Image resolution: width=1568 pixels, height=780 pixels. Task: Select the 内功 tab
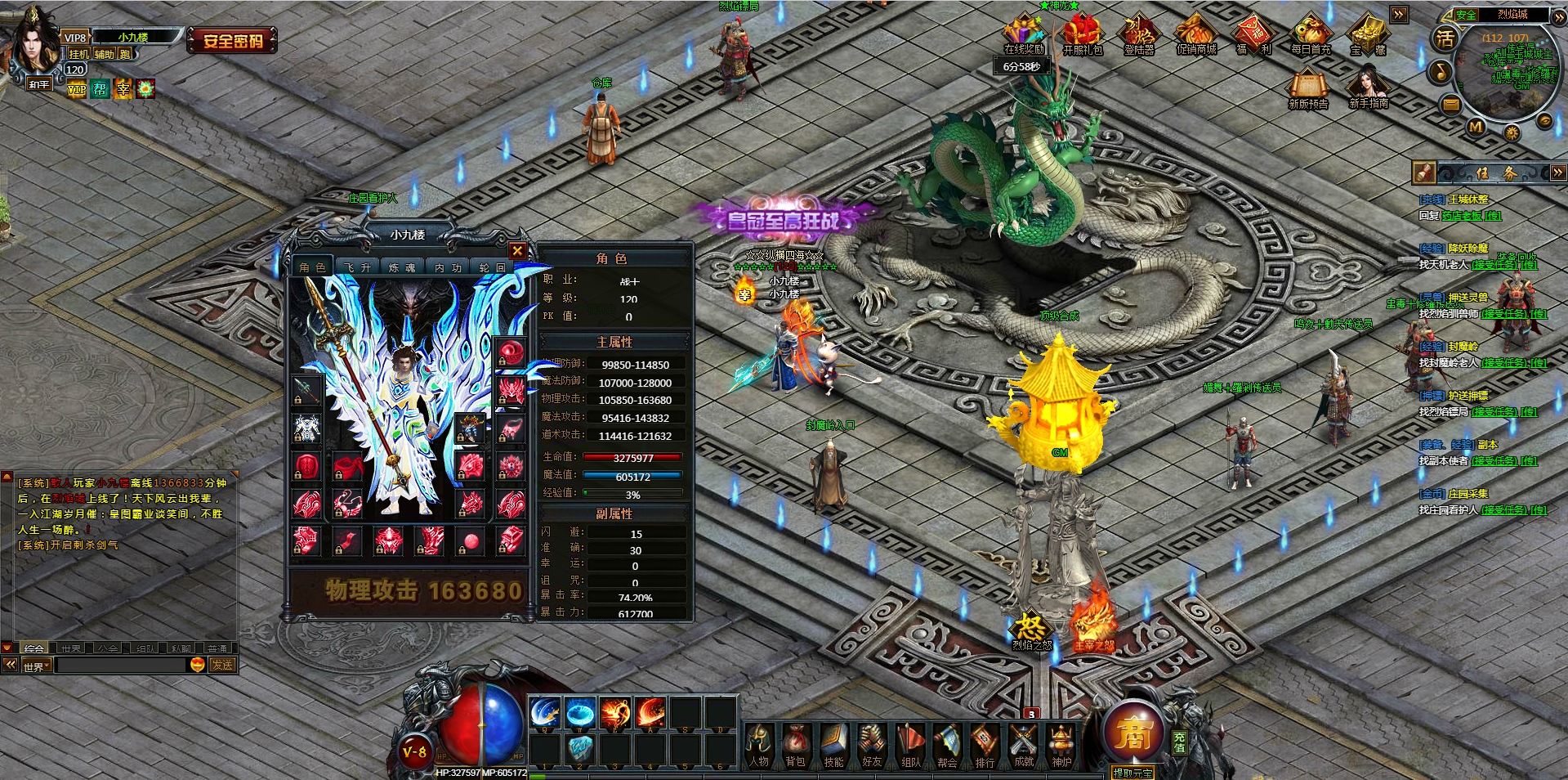[x=448, y=267]
